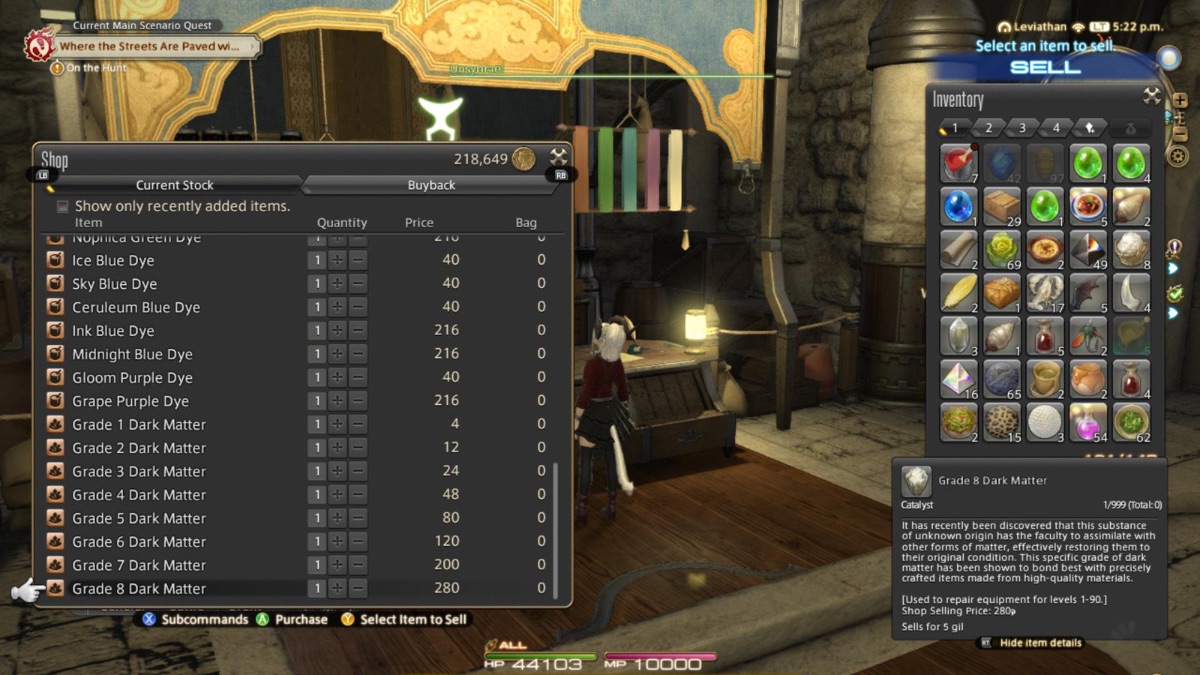Choose the rainbow pyramid crystal stack of 16
Screen dimensions: 1200x675
958,378
